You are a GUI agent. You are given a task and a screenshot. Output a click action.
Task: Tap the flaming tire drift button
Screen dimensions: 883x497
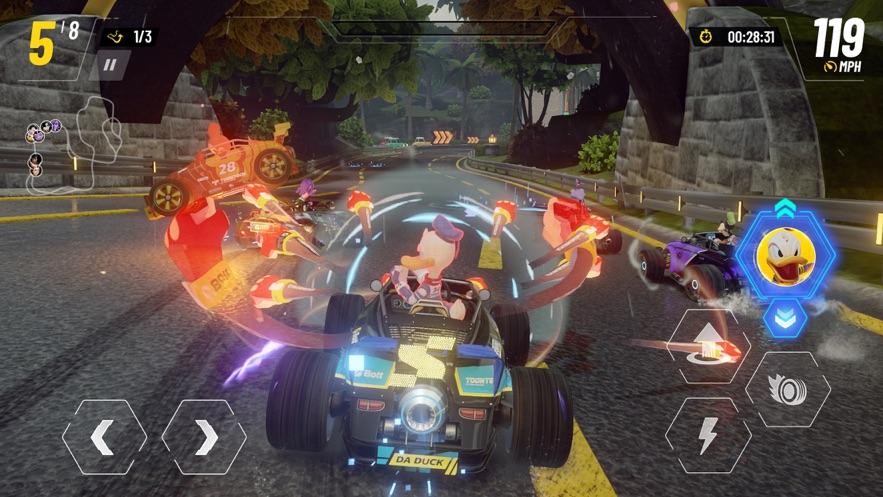tap(787, 389)
